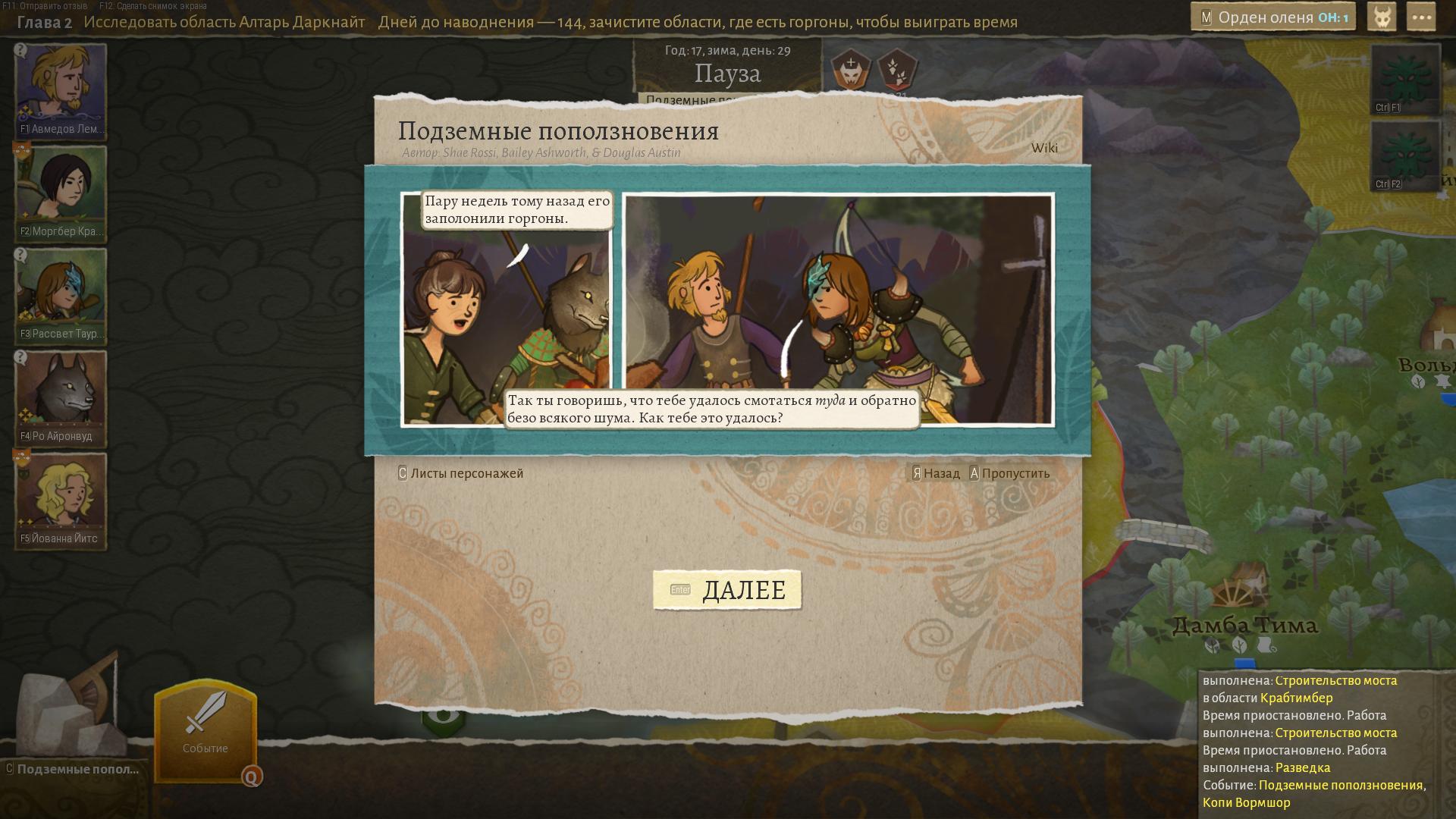Toggle the Пауза time control
The image size is (1456, 819).
point(727,74)
